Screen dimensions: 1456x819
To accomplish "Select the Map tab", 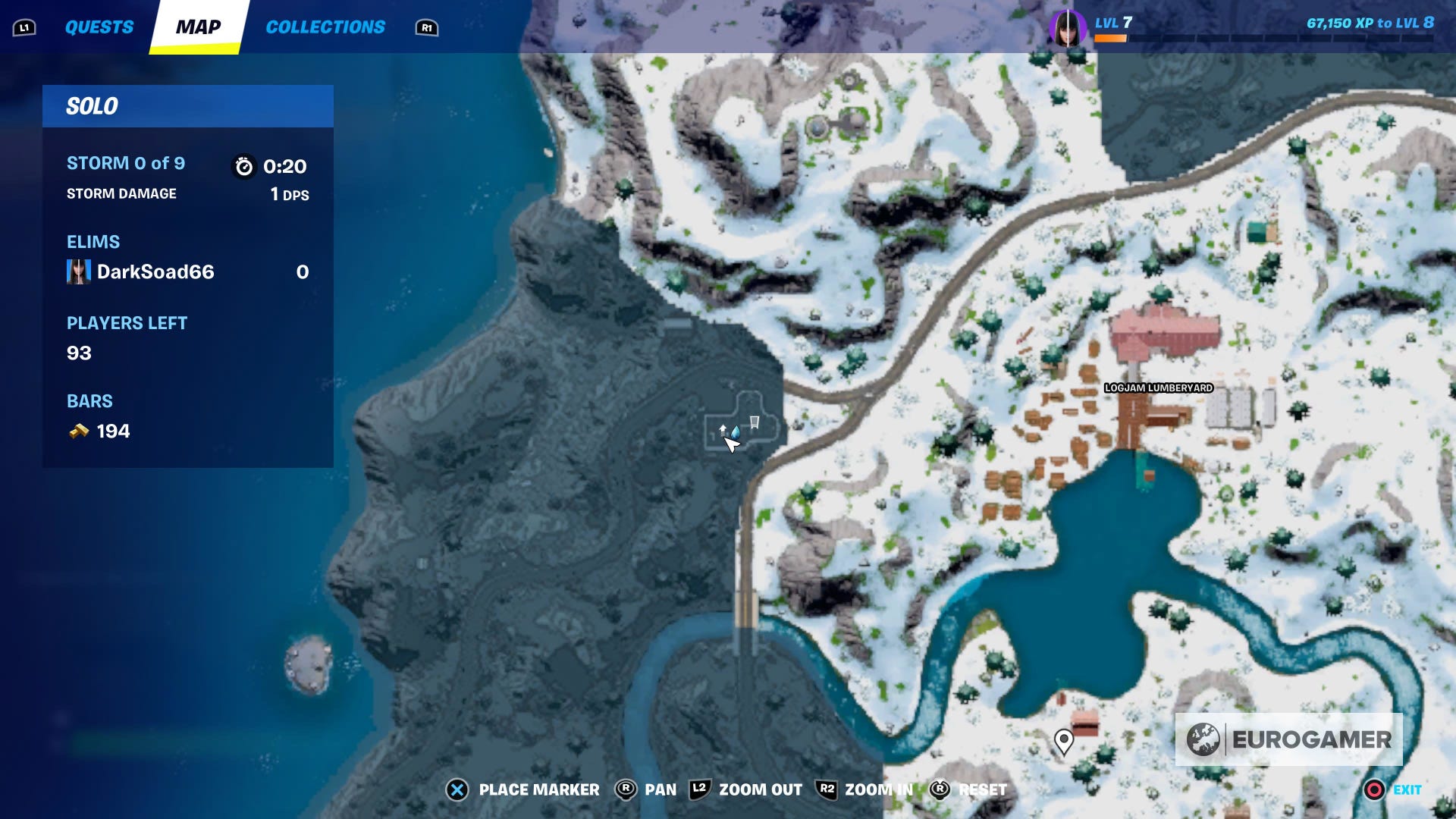I will point(198,27).
